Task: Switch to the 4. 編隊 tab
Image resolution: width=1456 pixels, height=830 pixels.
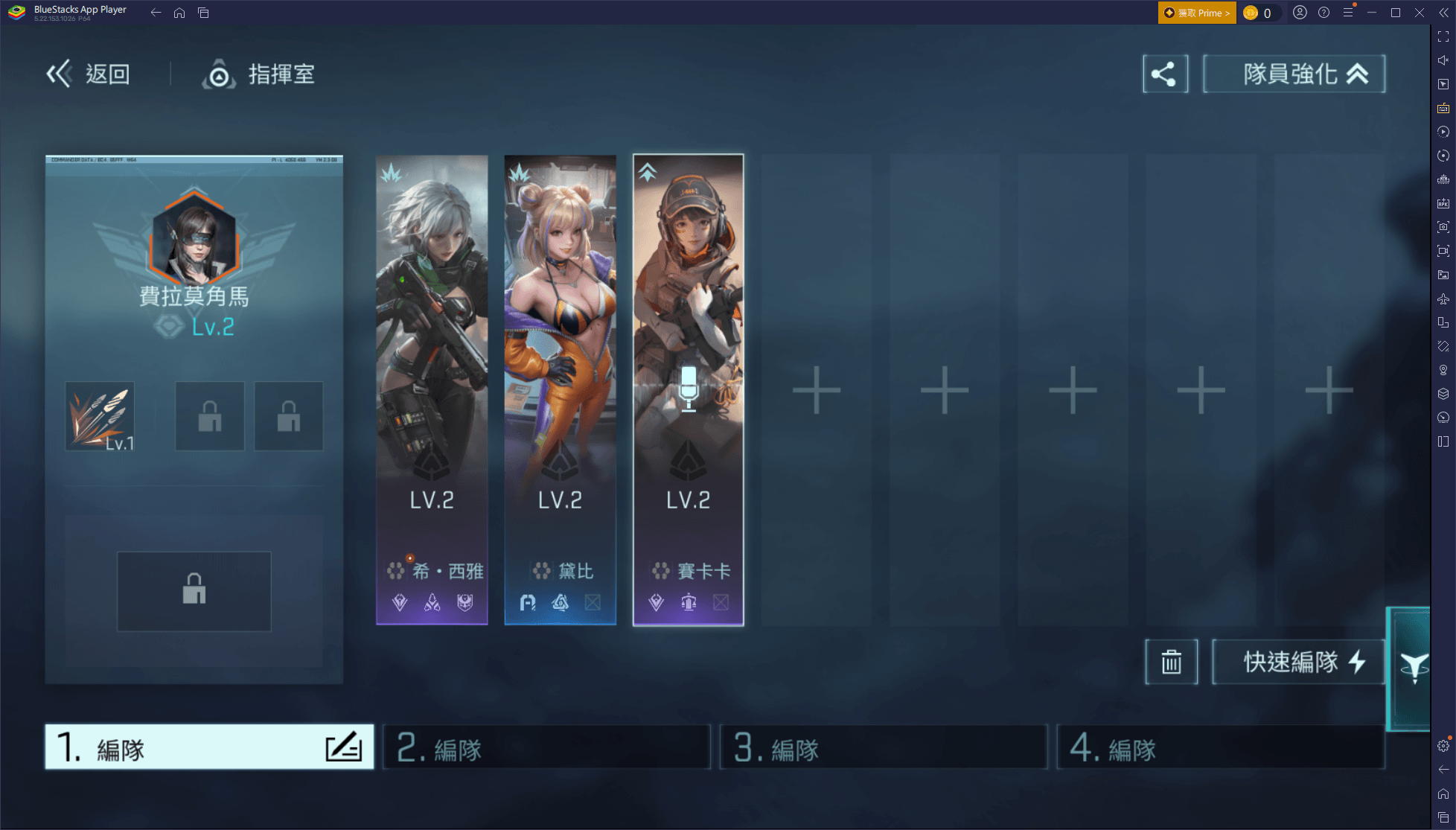Action: pyautogui.click(x=1220, y=747)
